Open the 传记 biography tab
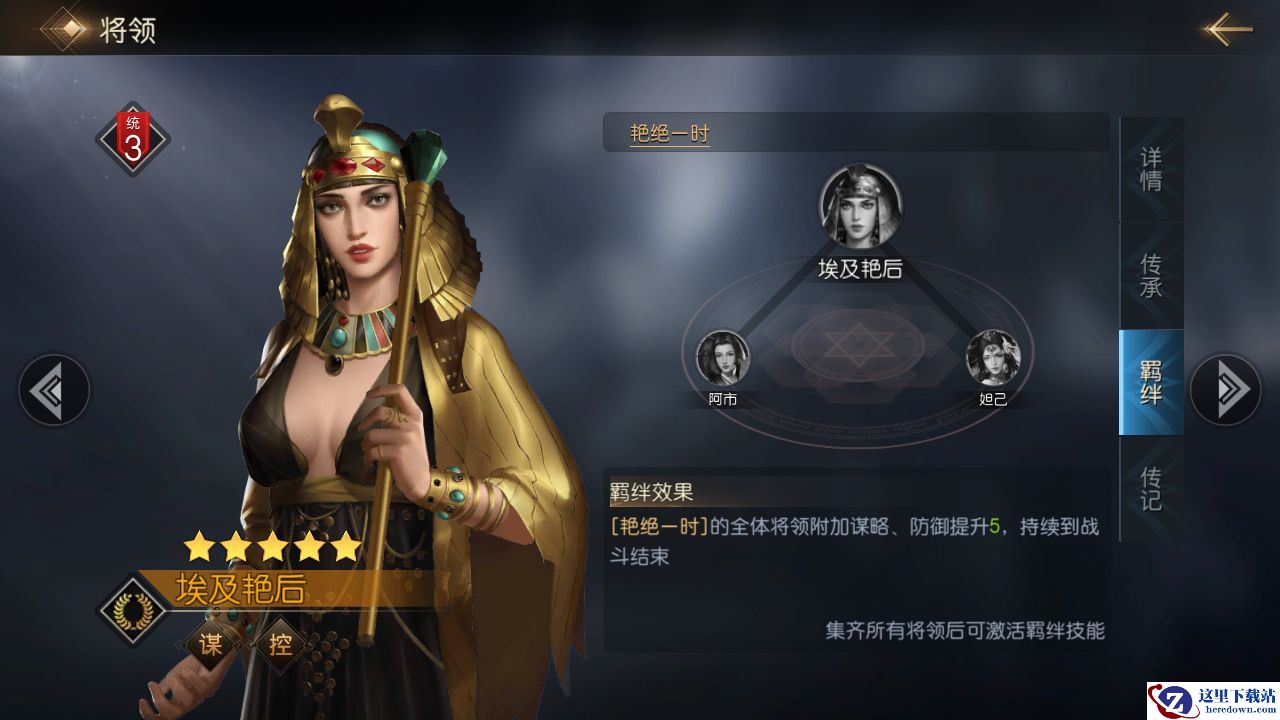This screenshot has height=720, width=1280. (x=1151, y=488)
